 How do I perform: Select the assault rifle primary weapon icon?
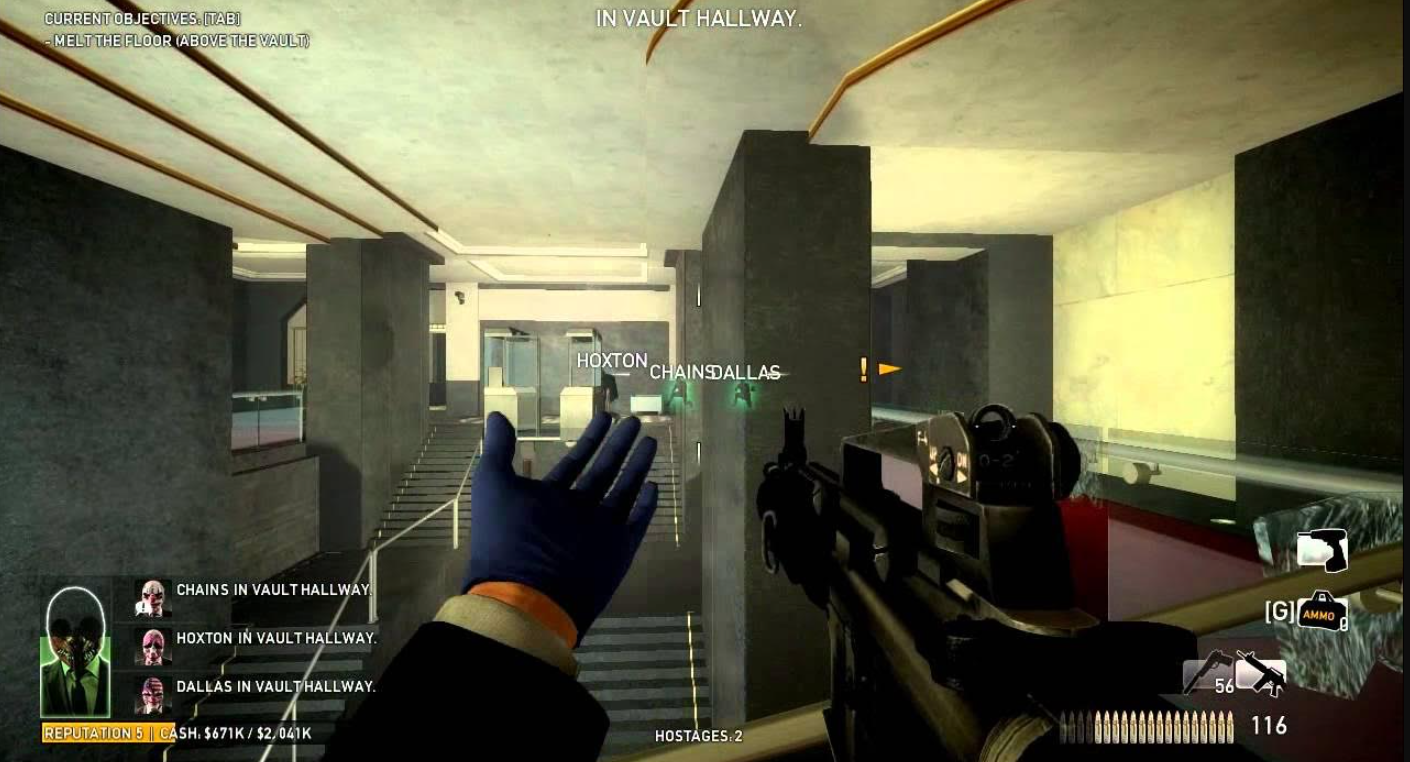tap(1266, 674)
